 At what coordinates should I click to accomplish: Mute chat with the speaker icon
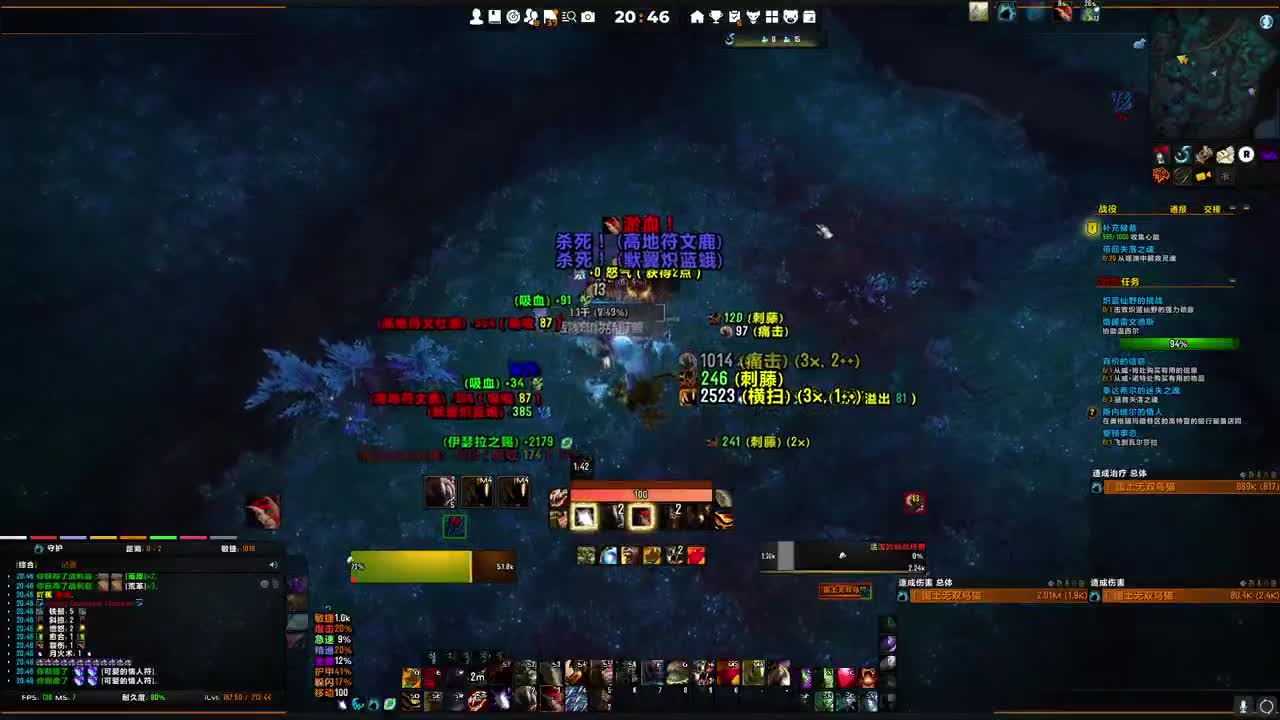(271, 563)
